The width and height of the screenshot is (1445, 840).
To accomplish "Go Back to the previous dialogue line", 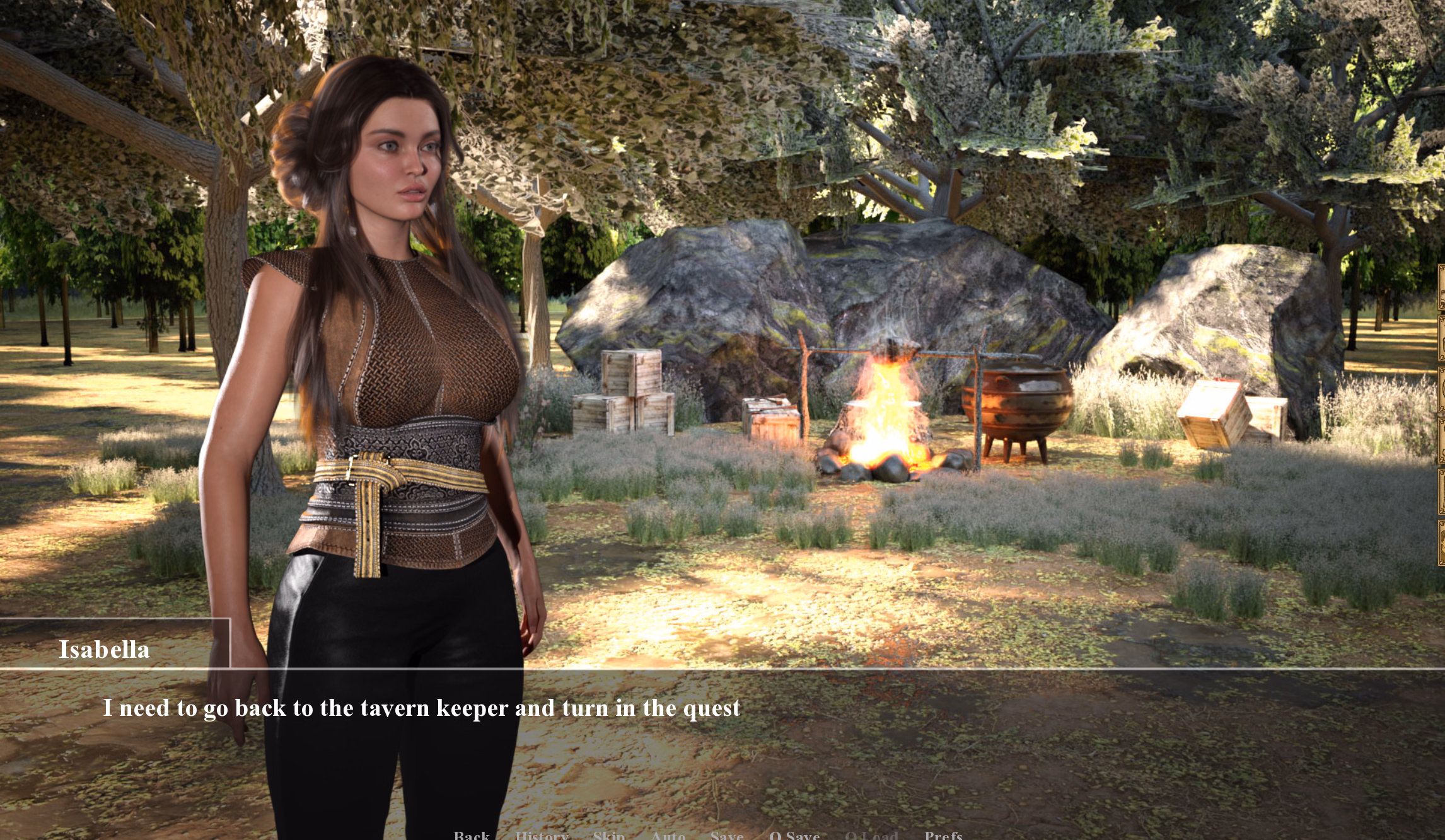I will coord(472,835).
